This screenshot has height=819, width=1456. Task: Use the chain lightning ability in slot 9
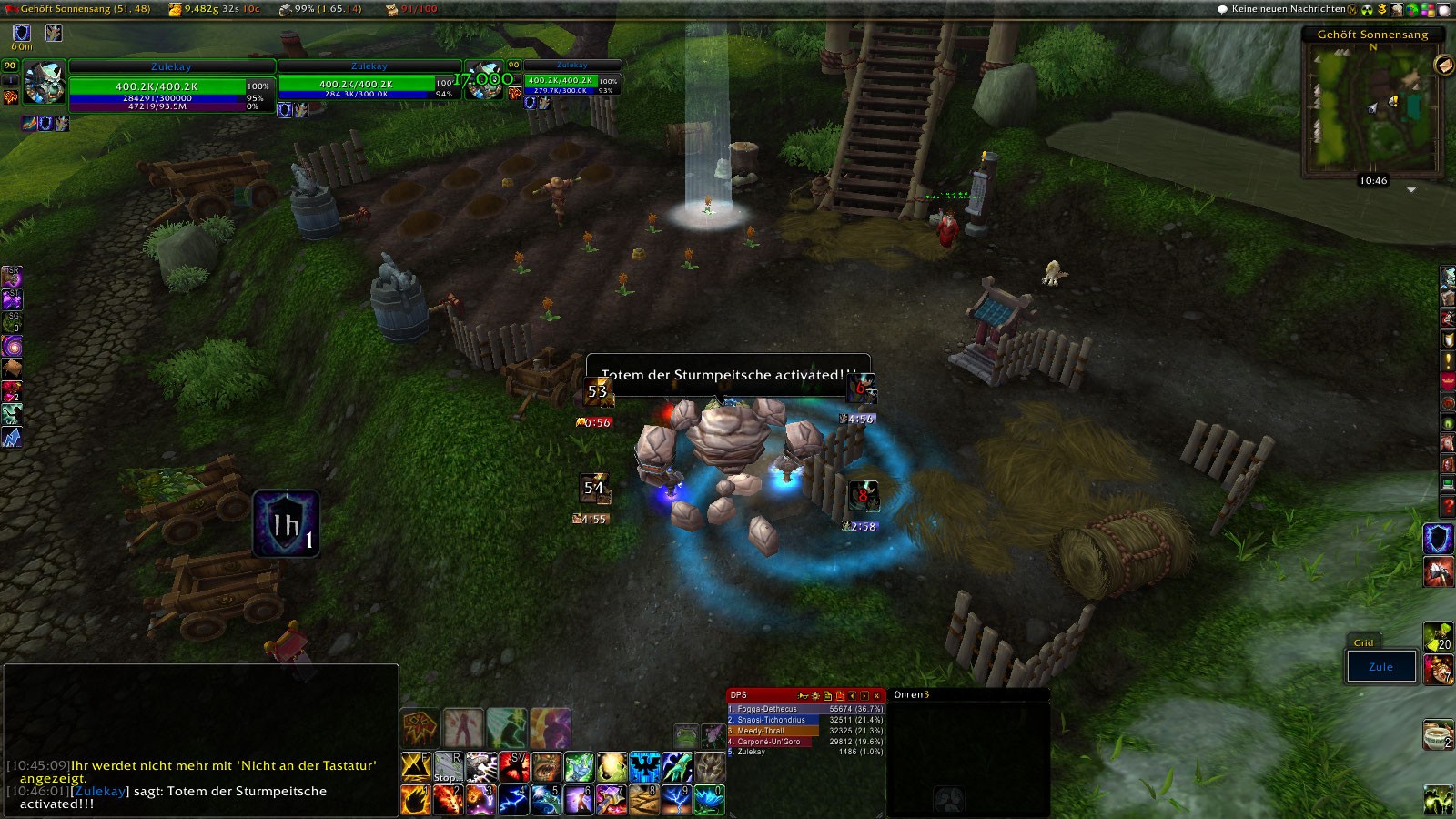click(x=676, y=800)
